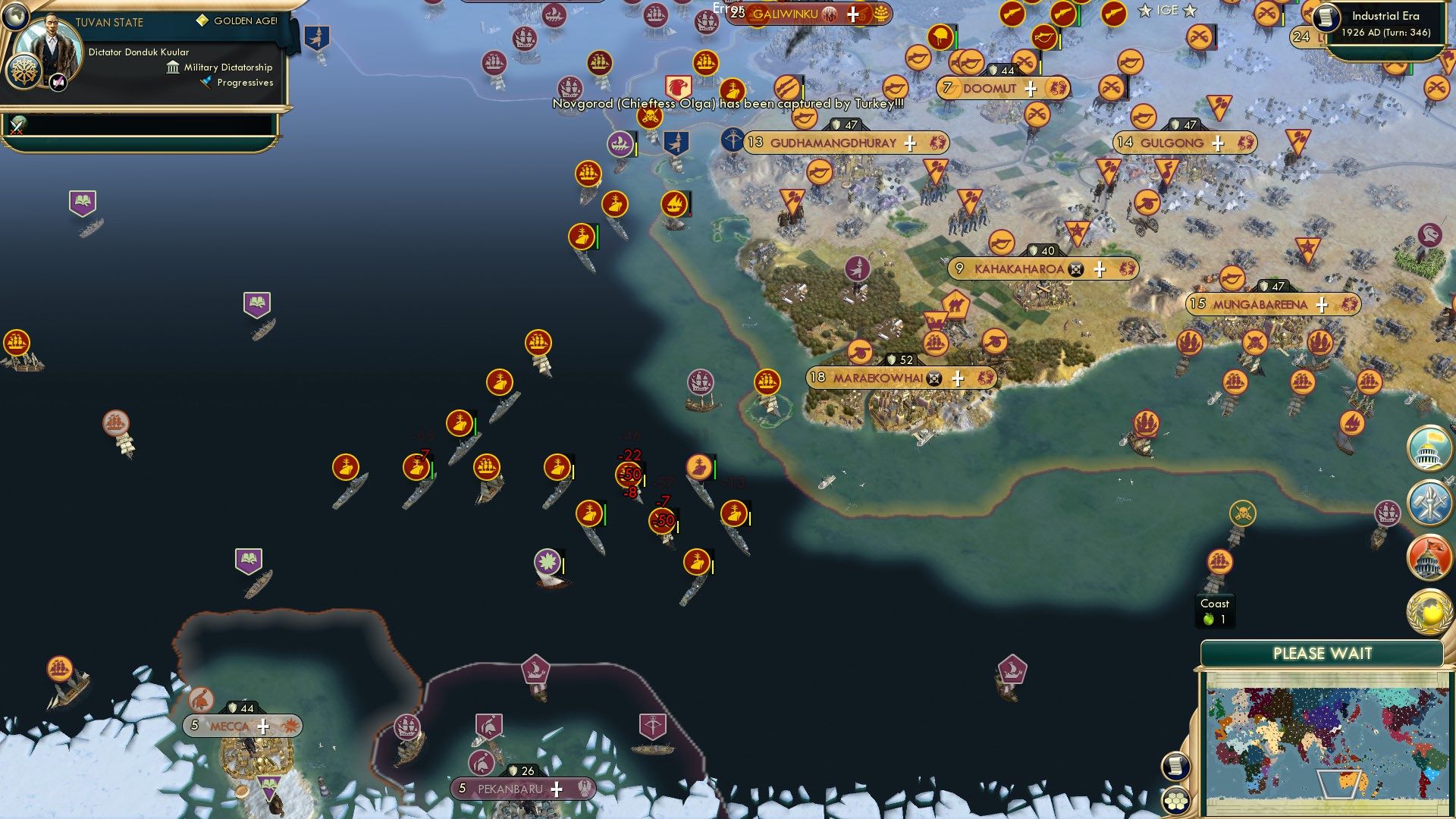Viewport: 1456px width, 819px height.
Task: Open Social Policies via hammer-and-torch icon
Action: click(x=1428, y=502)
